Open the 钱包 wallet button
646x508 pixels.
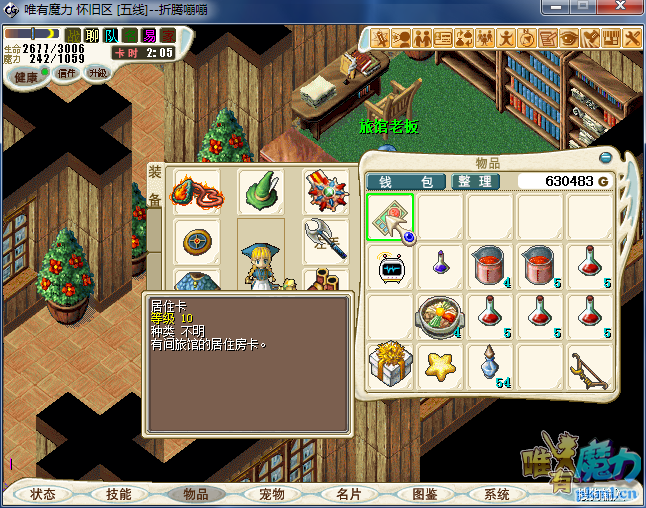tap(405, 181)
